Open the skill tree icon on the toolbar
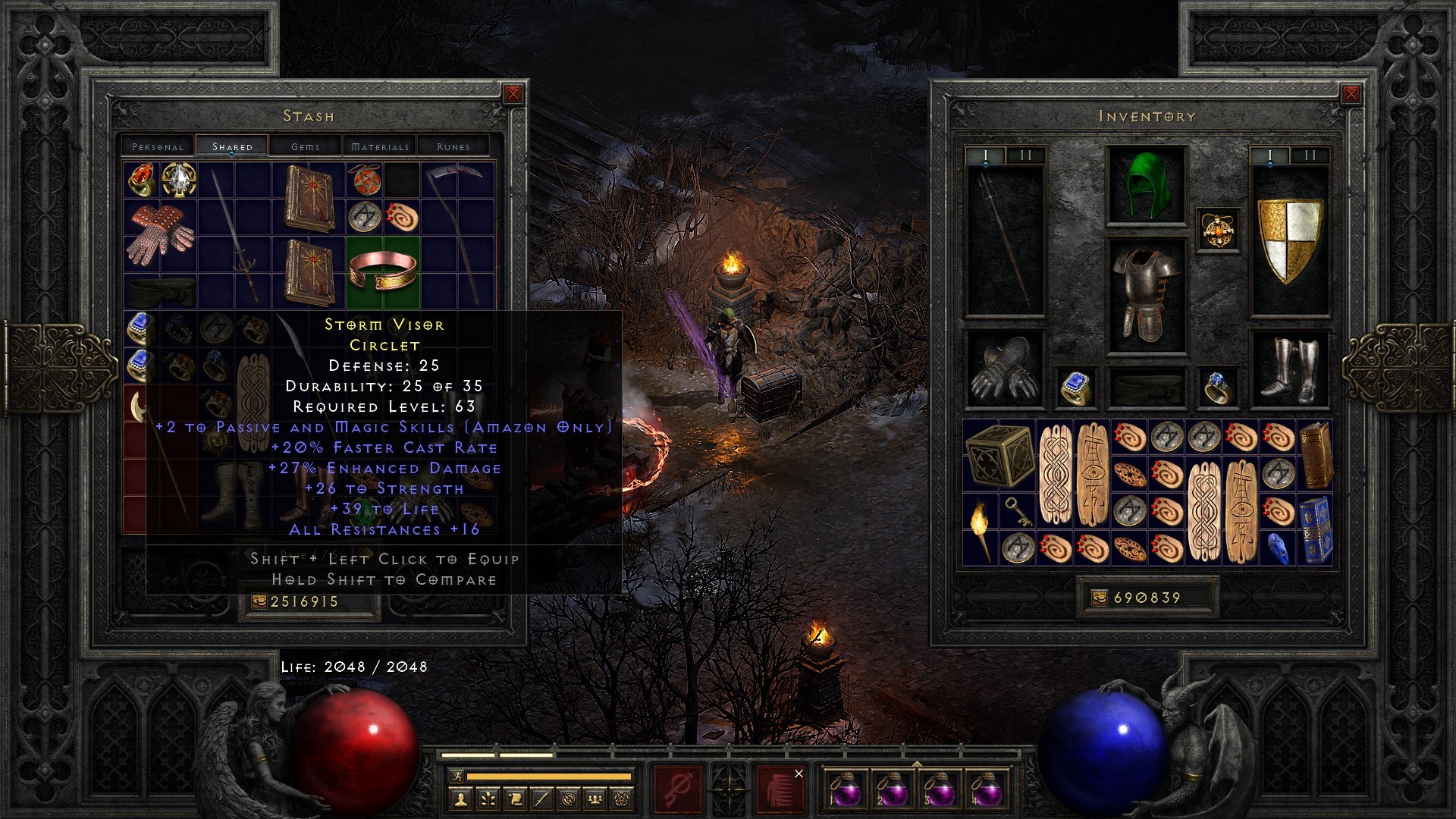 pos(488,798)
